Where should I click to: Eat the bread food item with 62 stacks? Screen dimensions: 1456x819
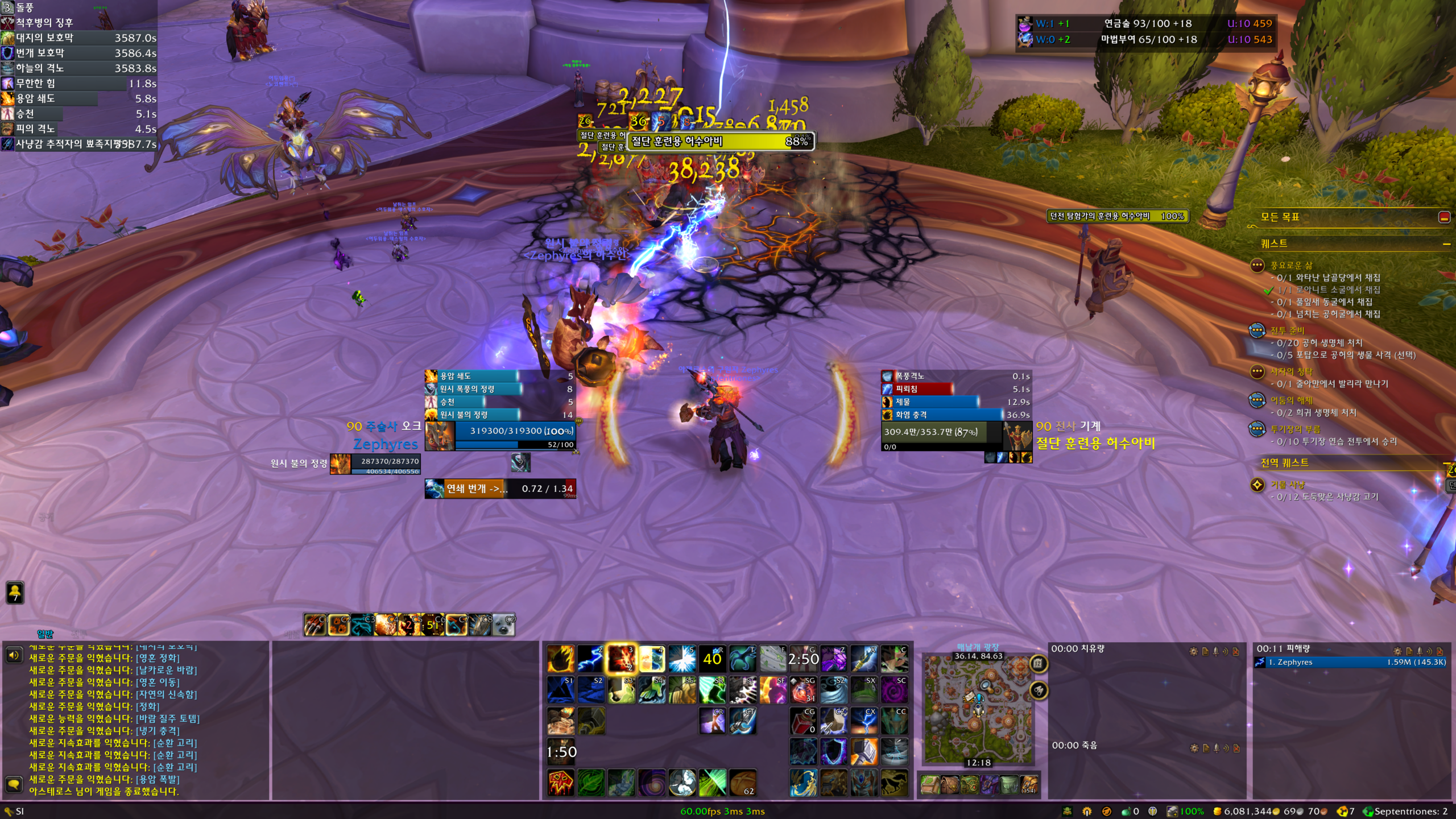point(742,783)
